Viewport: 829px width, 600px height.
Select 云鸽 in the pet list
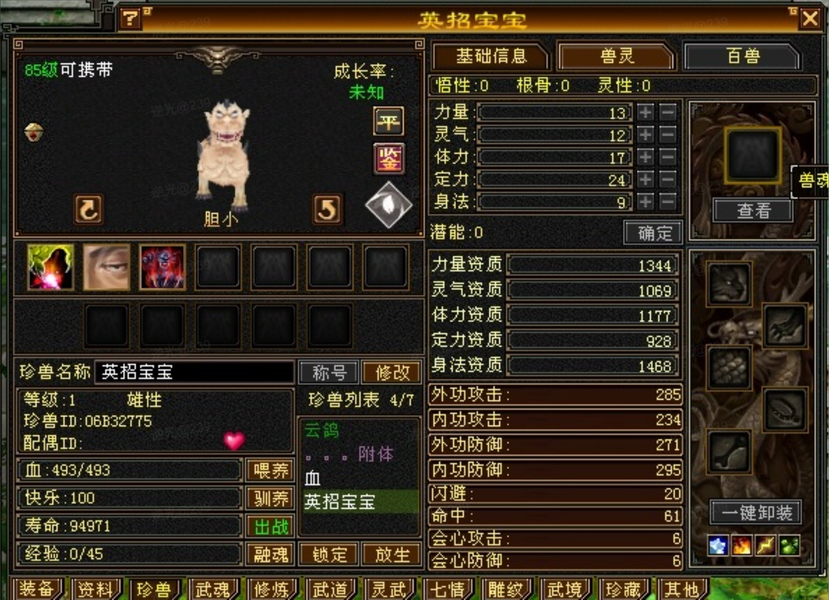[x=322, y=430]
